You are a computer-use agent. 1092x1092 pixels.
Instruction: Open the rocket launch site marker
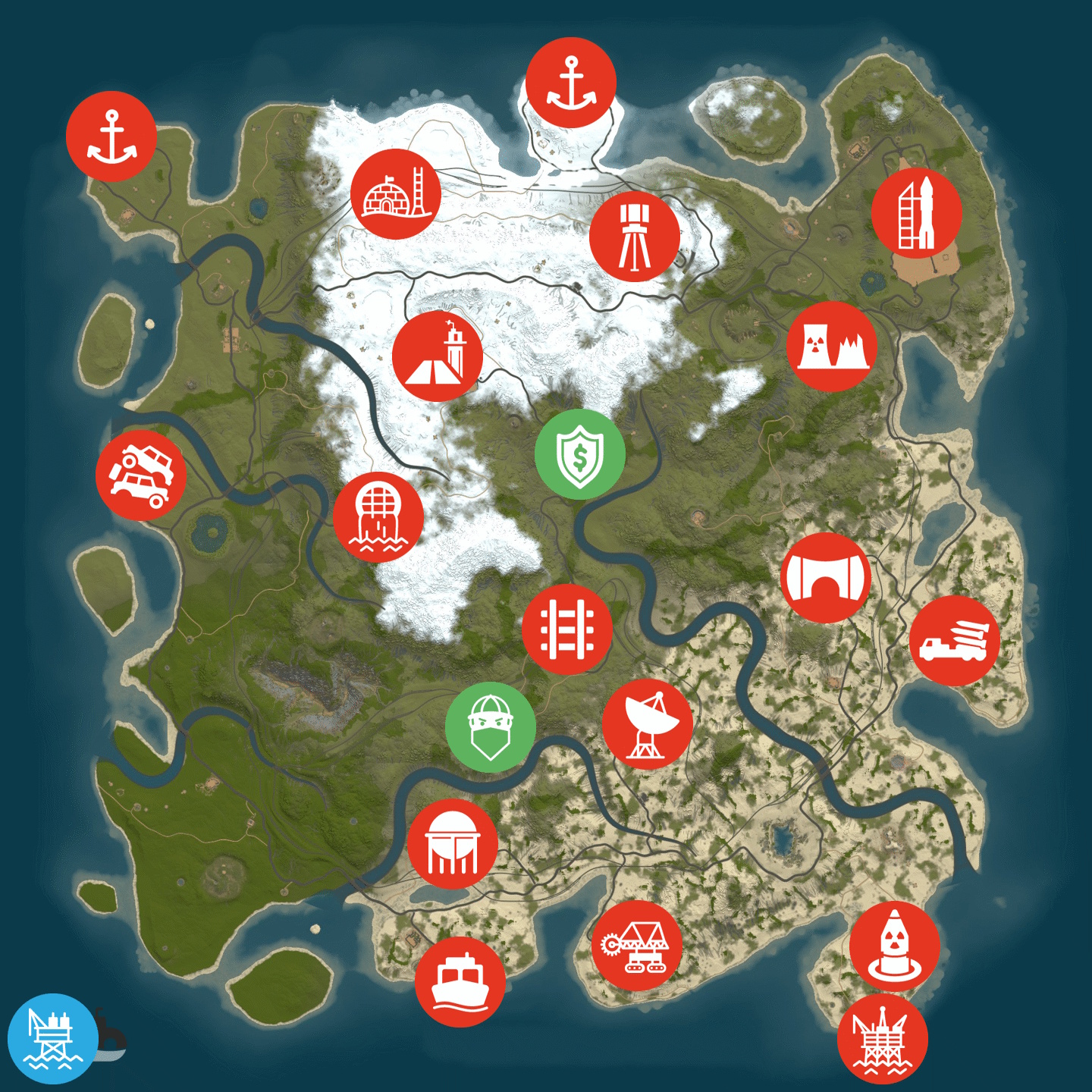point(916,213)
